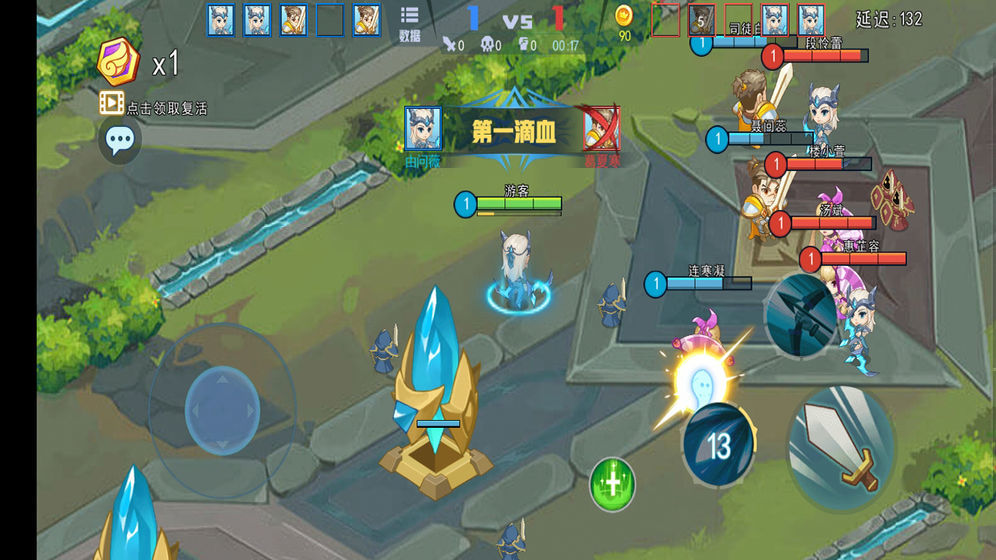Use the sword basic attack button

pyautogui.click(x=841, y=448)
